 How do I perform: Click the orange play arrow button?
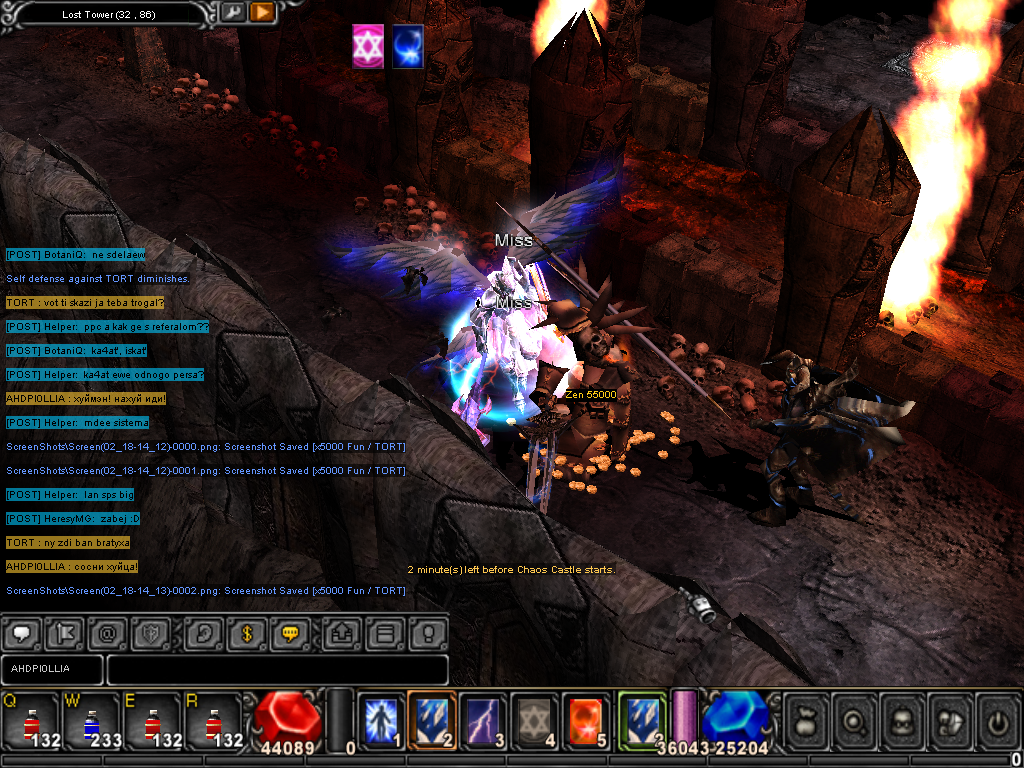(262, 12)
